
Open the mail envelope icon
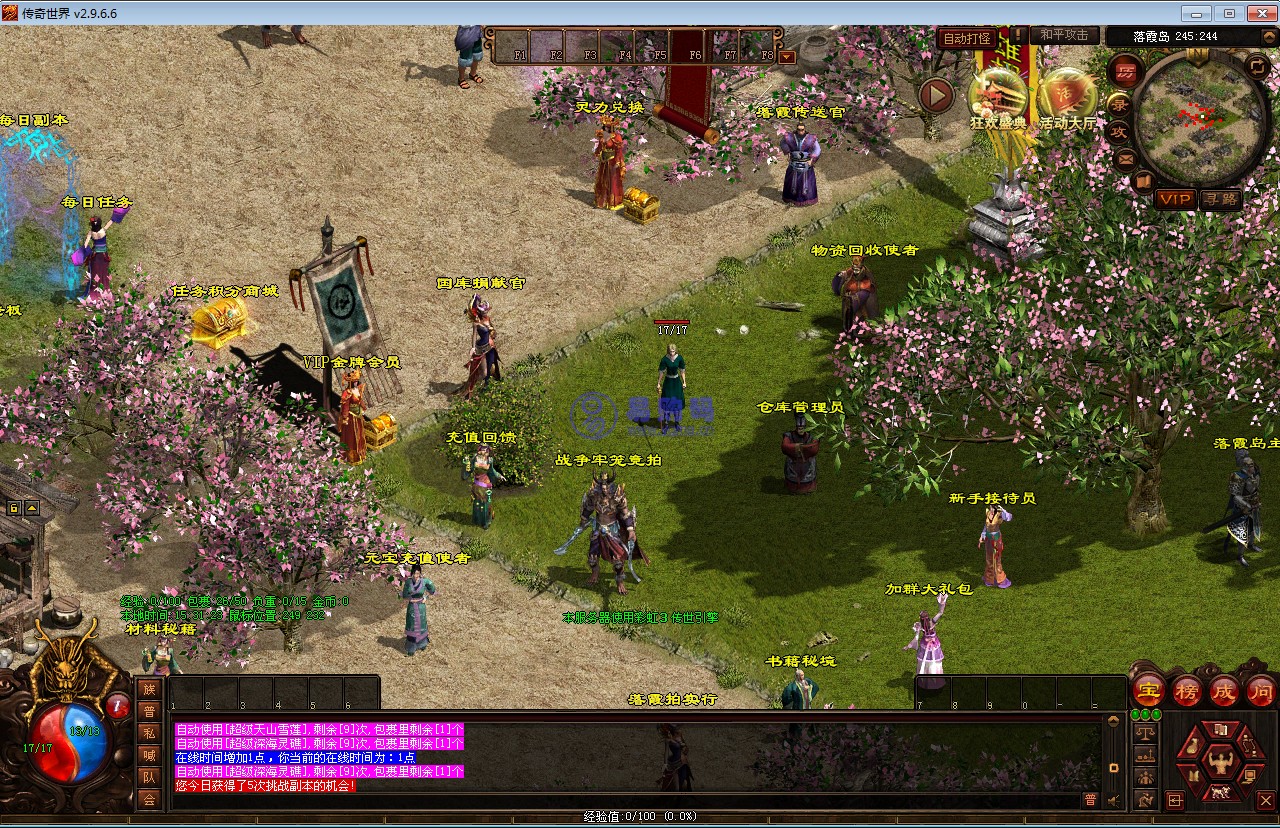point(1125,158)
